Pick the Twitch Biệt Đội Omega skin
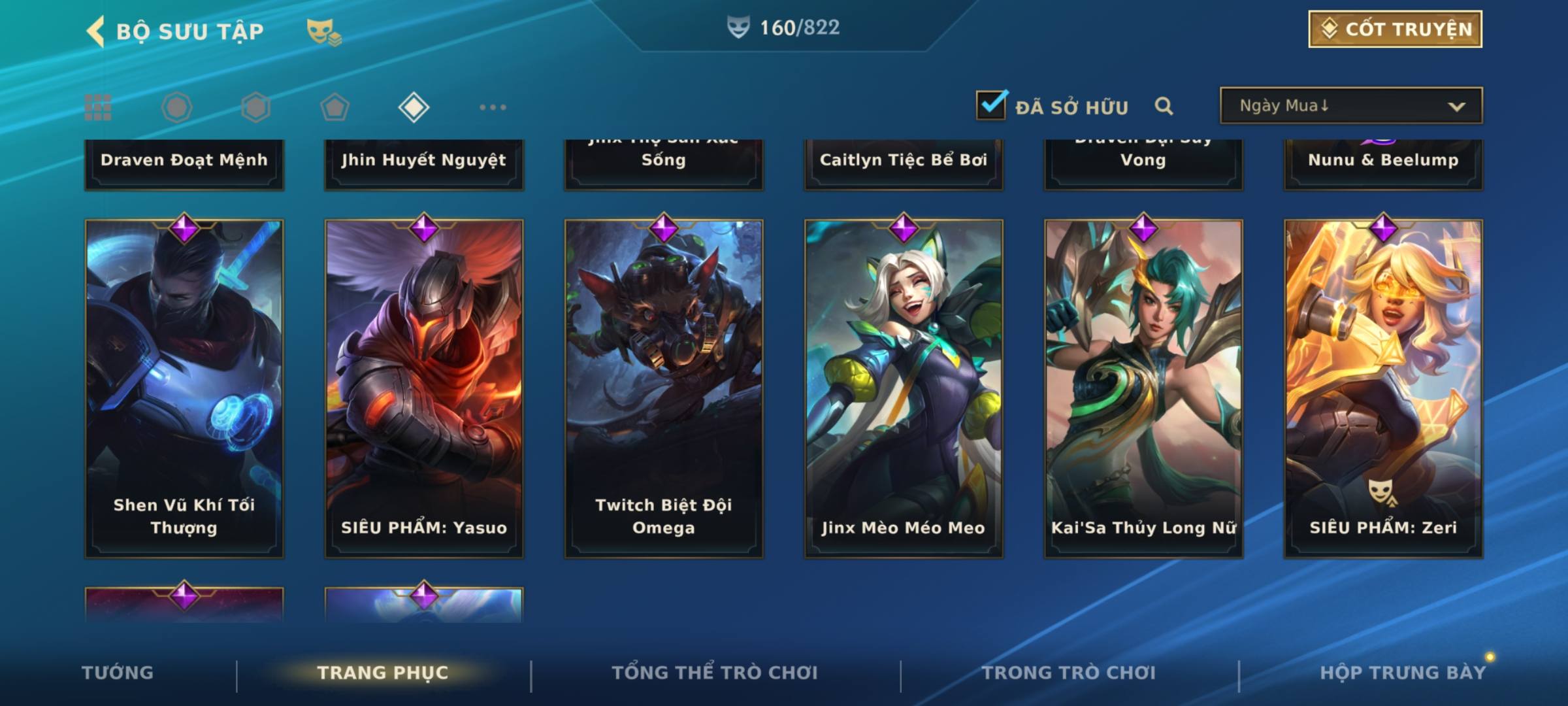 pos(664,388)
